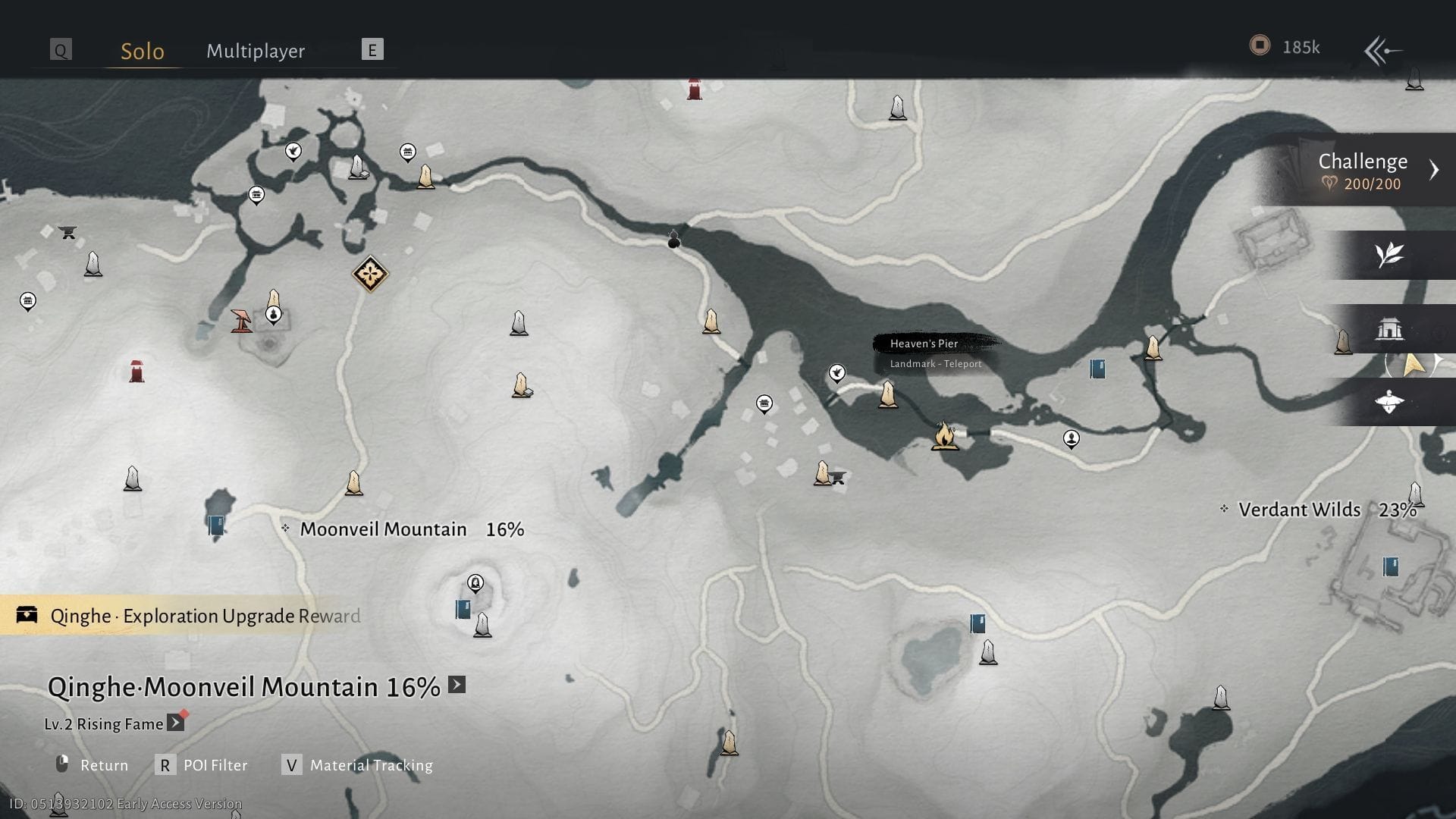Select the golden diamond flower map marker

click(370, 274)
